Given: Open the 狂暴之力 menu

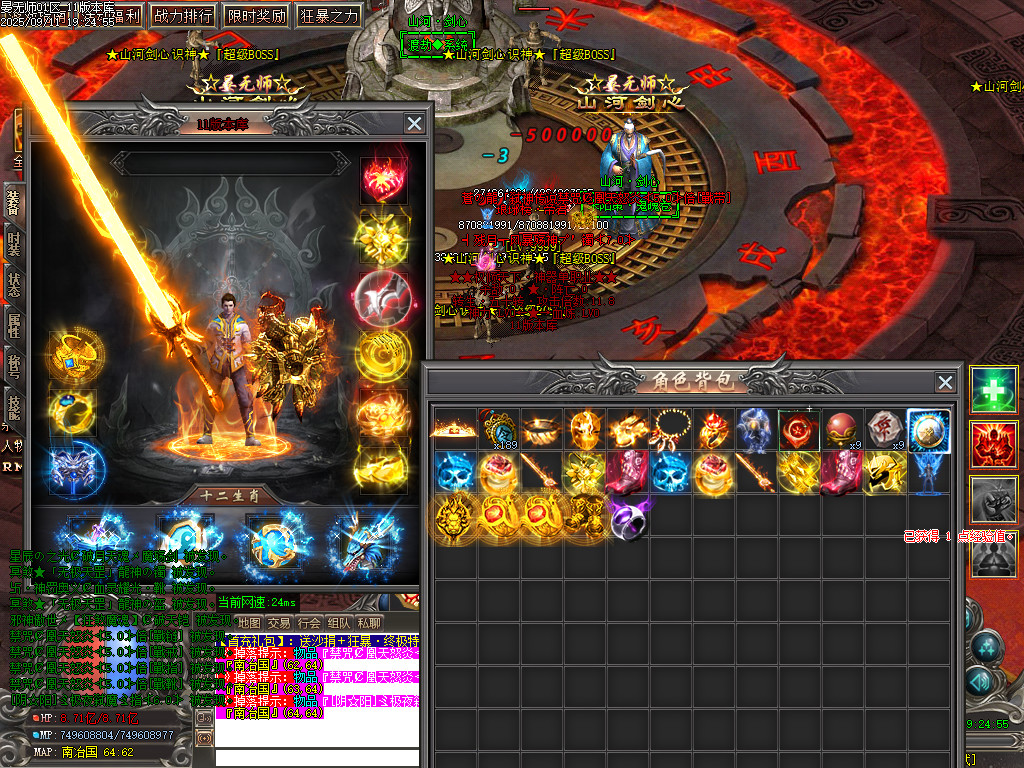Looking at the screenshot, I should click(329, 16).
